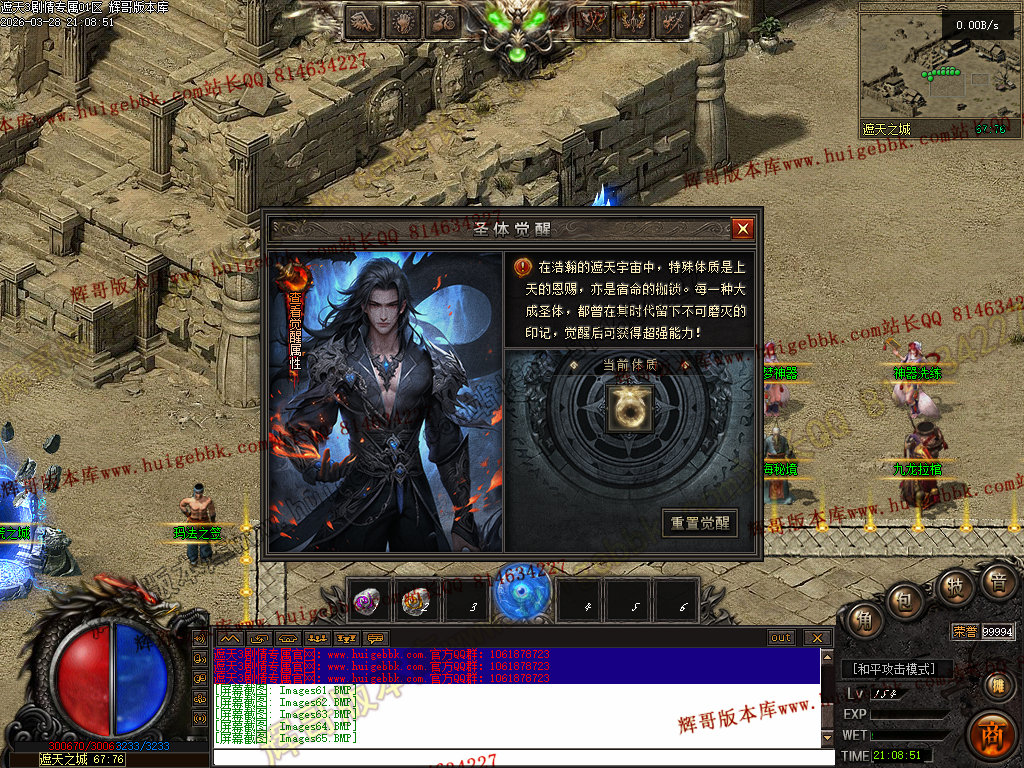The width and height of the screenshot is (1024, 768).
Task: Open the mounted rider icon in top bar
Action: (444, 21)
